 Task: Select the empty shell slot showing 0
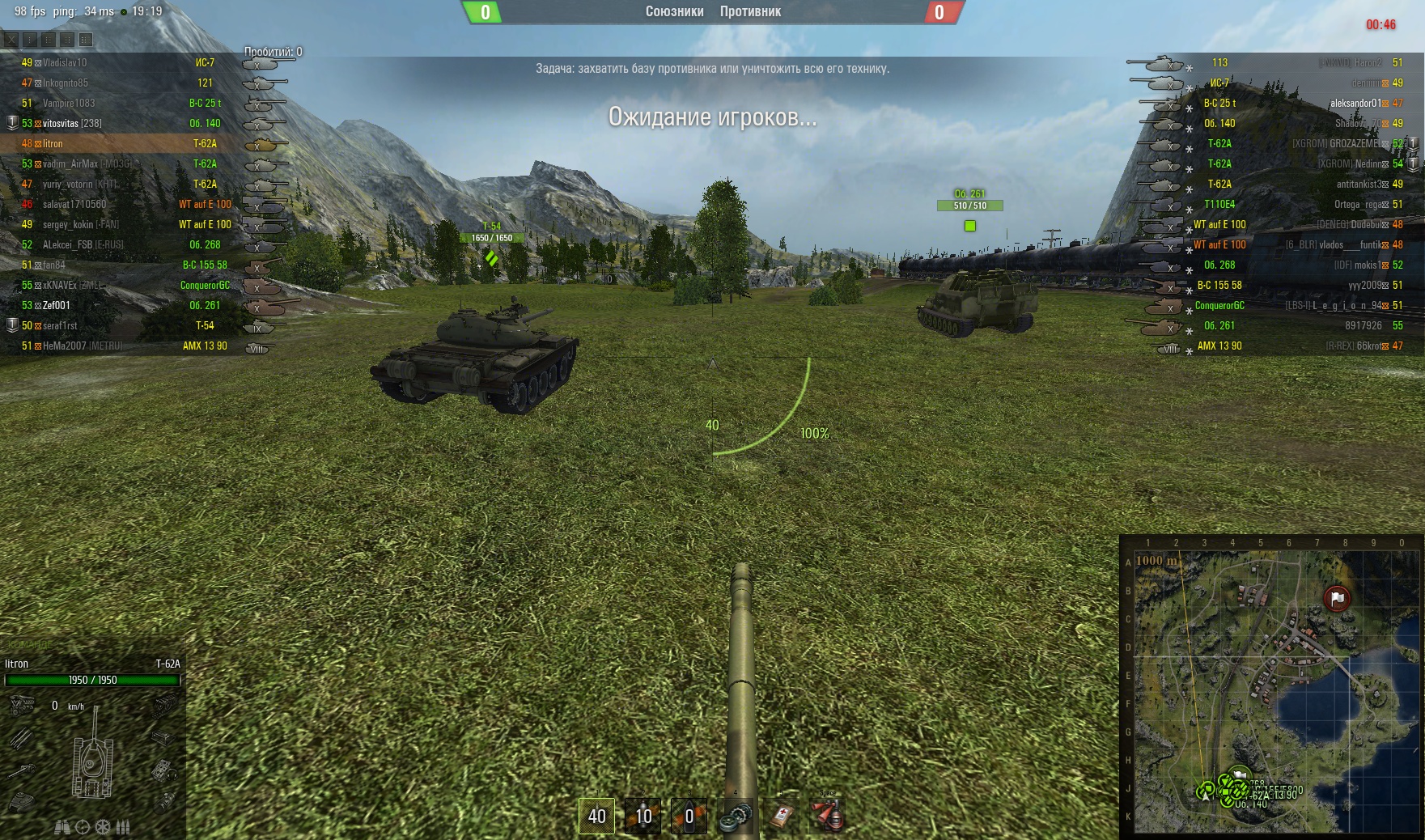point(689,816)
